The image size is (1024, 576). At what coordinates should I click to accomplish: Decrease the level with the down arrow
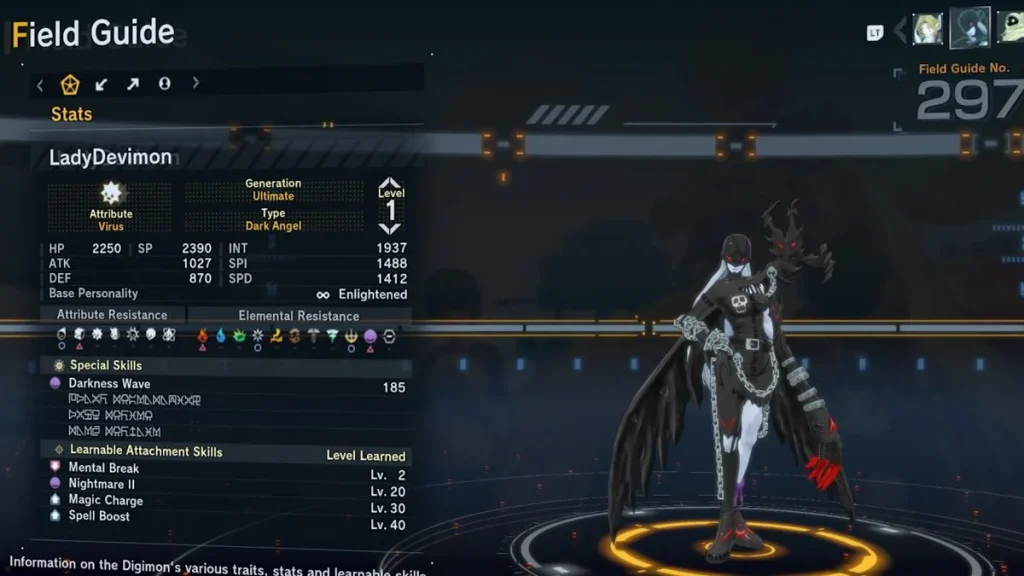point(390,229)
